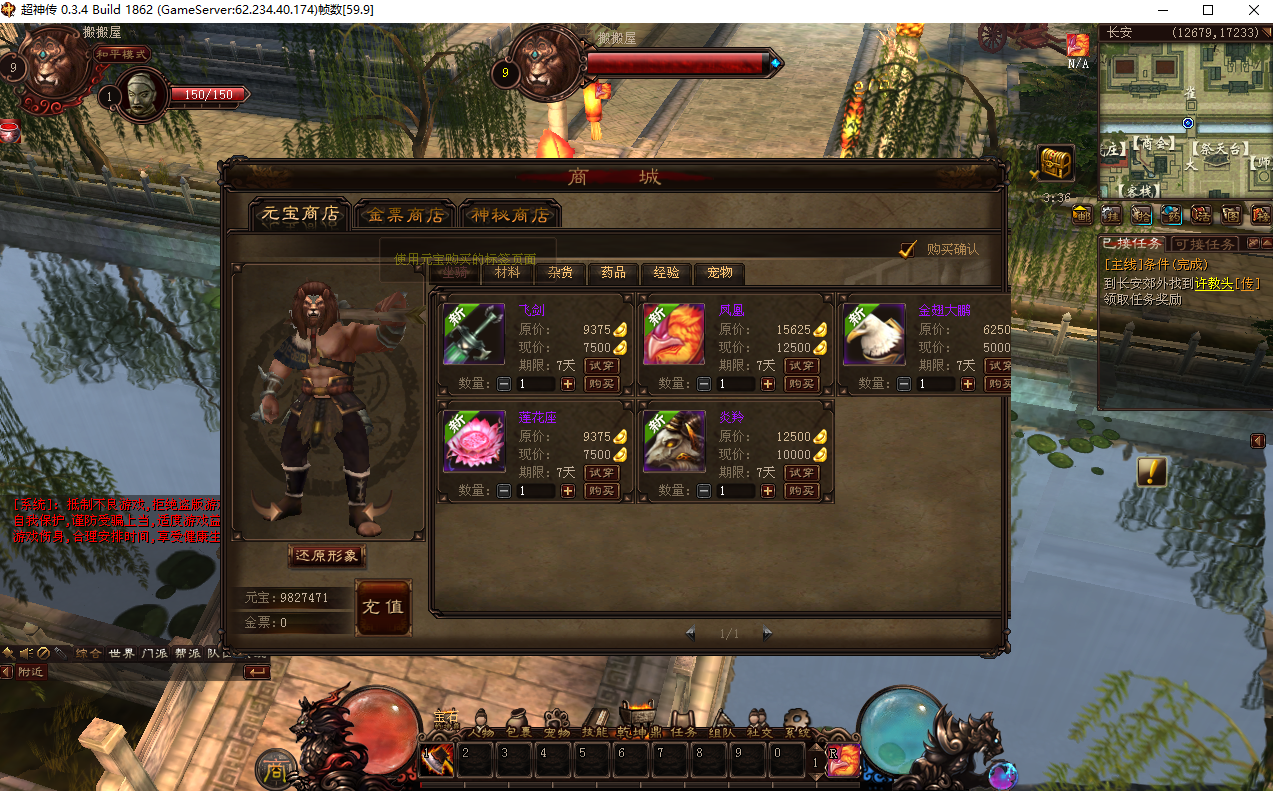This screenshot has height=791, width=1273.
Task: Click the 还原形象 button
Action: pyautogui.click(x=326, y=556)
